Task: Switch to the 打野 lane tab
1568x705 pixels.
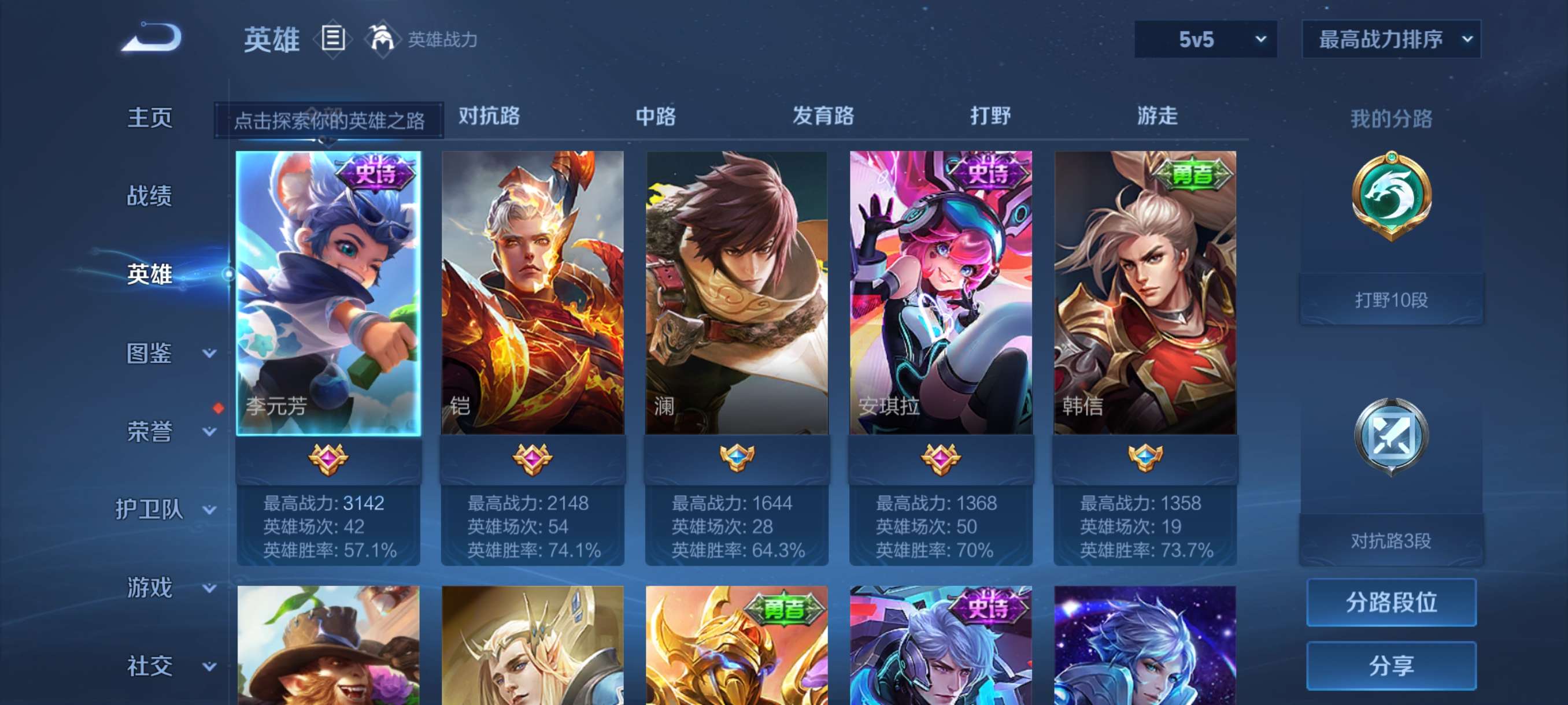Action: pos(992,116)
